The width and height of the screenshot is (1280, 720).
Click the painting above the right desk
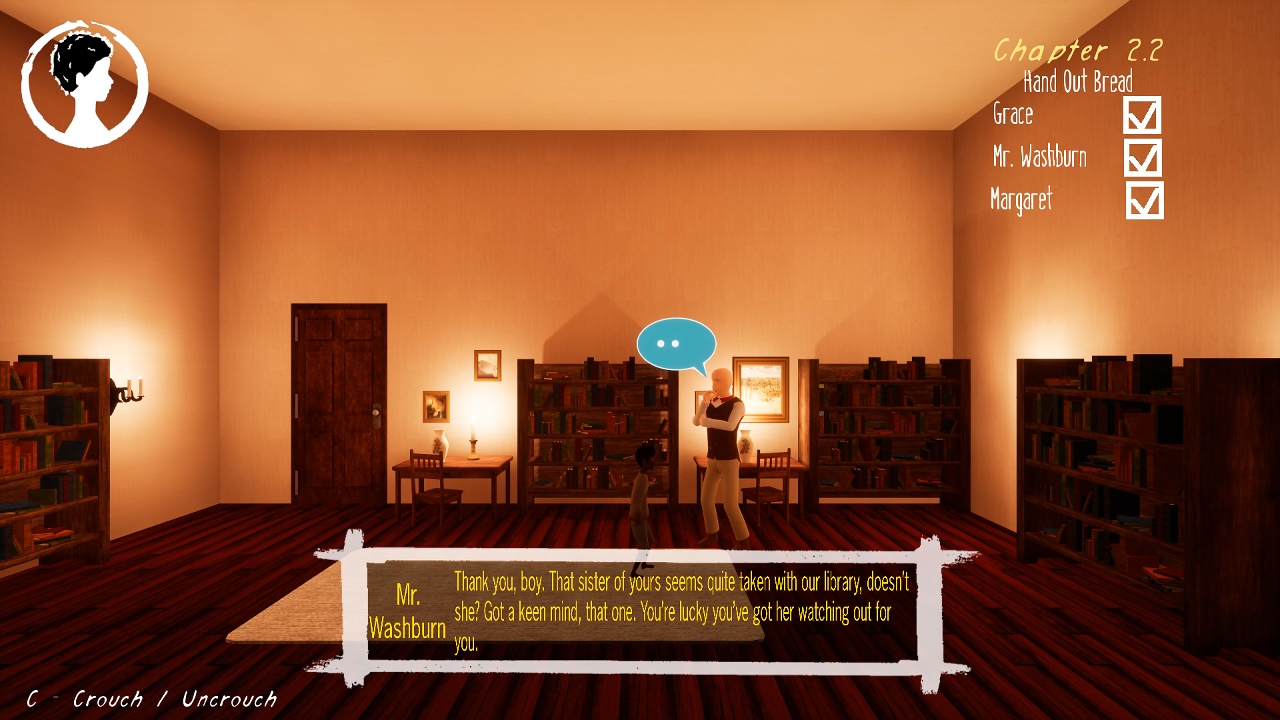760,390
